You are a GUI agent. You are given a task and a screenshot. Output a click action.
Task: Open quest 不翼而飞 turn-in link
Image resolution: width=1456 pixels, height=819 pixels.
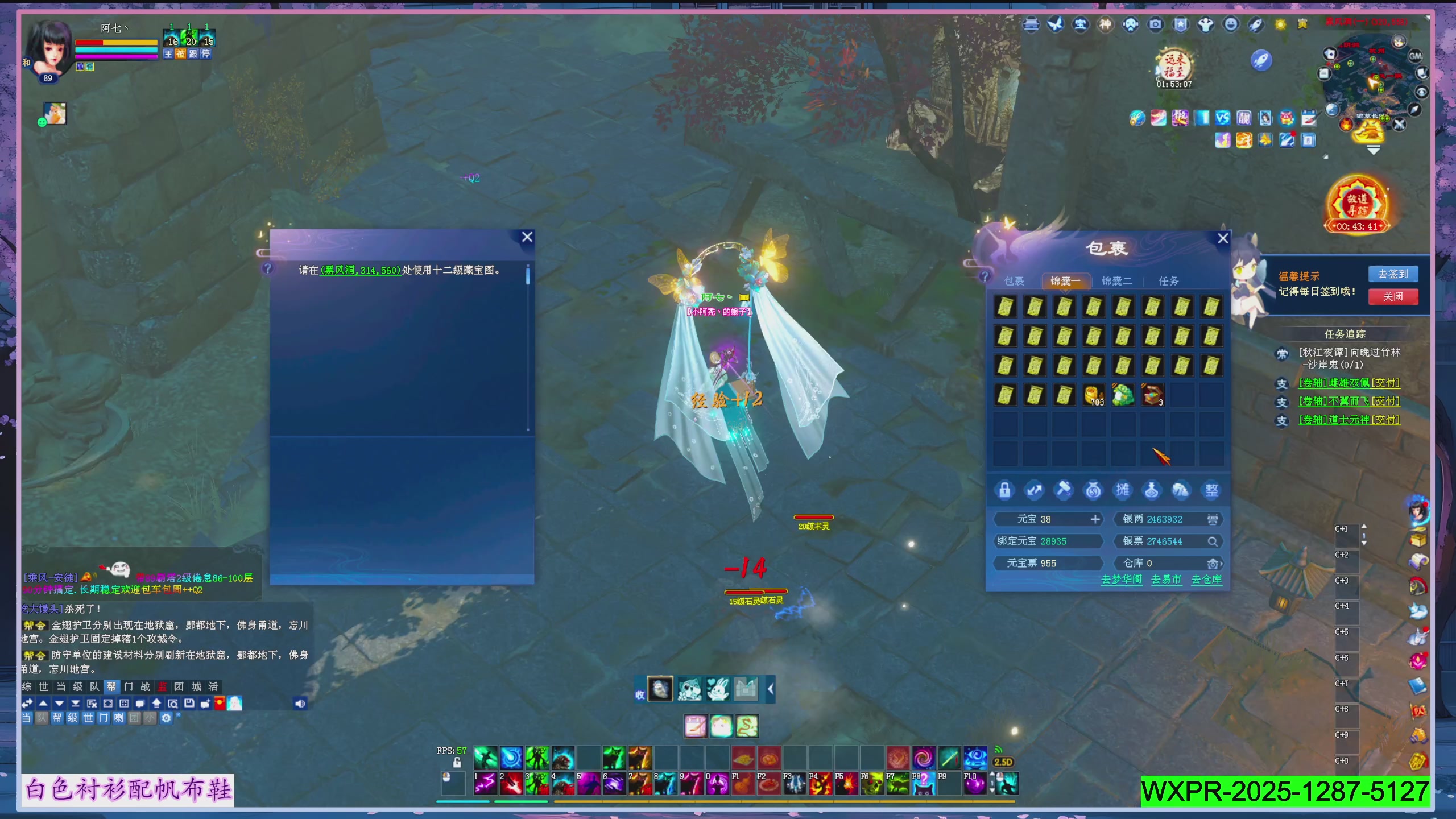[x=1349, y=402]
